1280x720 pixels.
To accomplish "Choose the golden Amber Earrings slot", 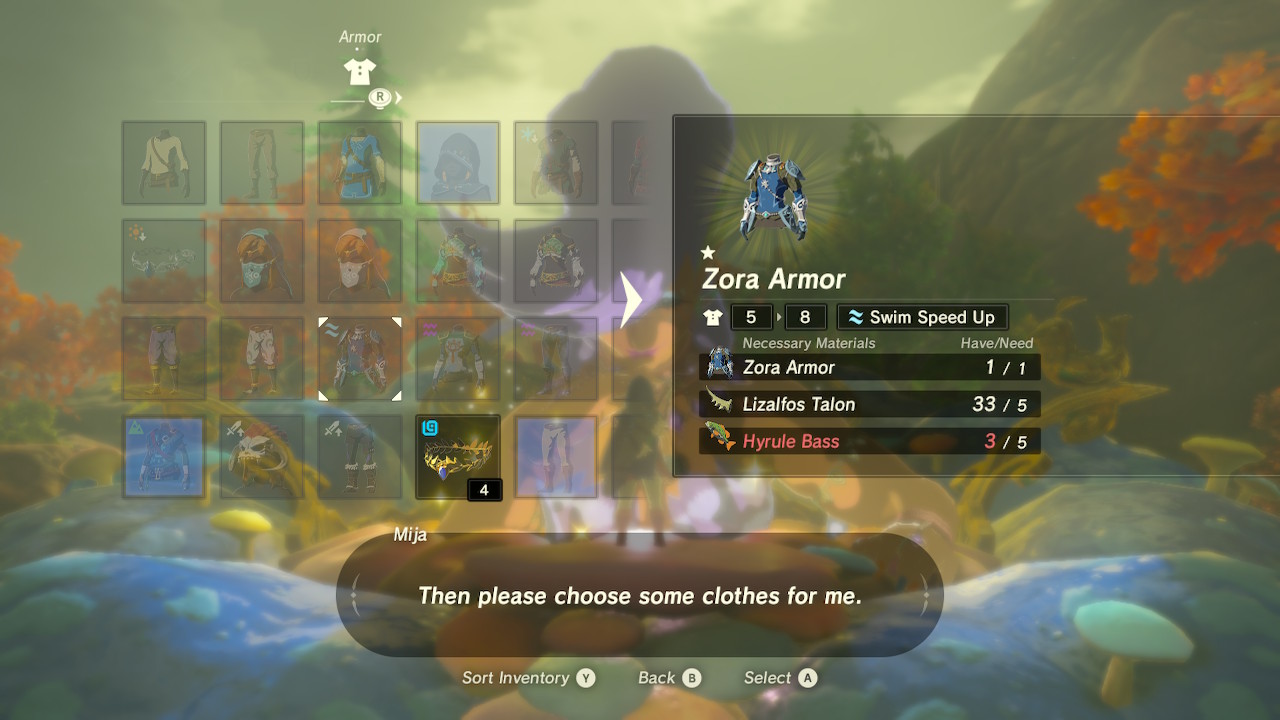I will [458, 457].
